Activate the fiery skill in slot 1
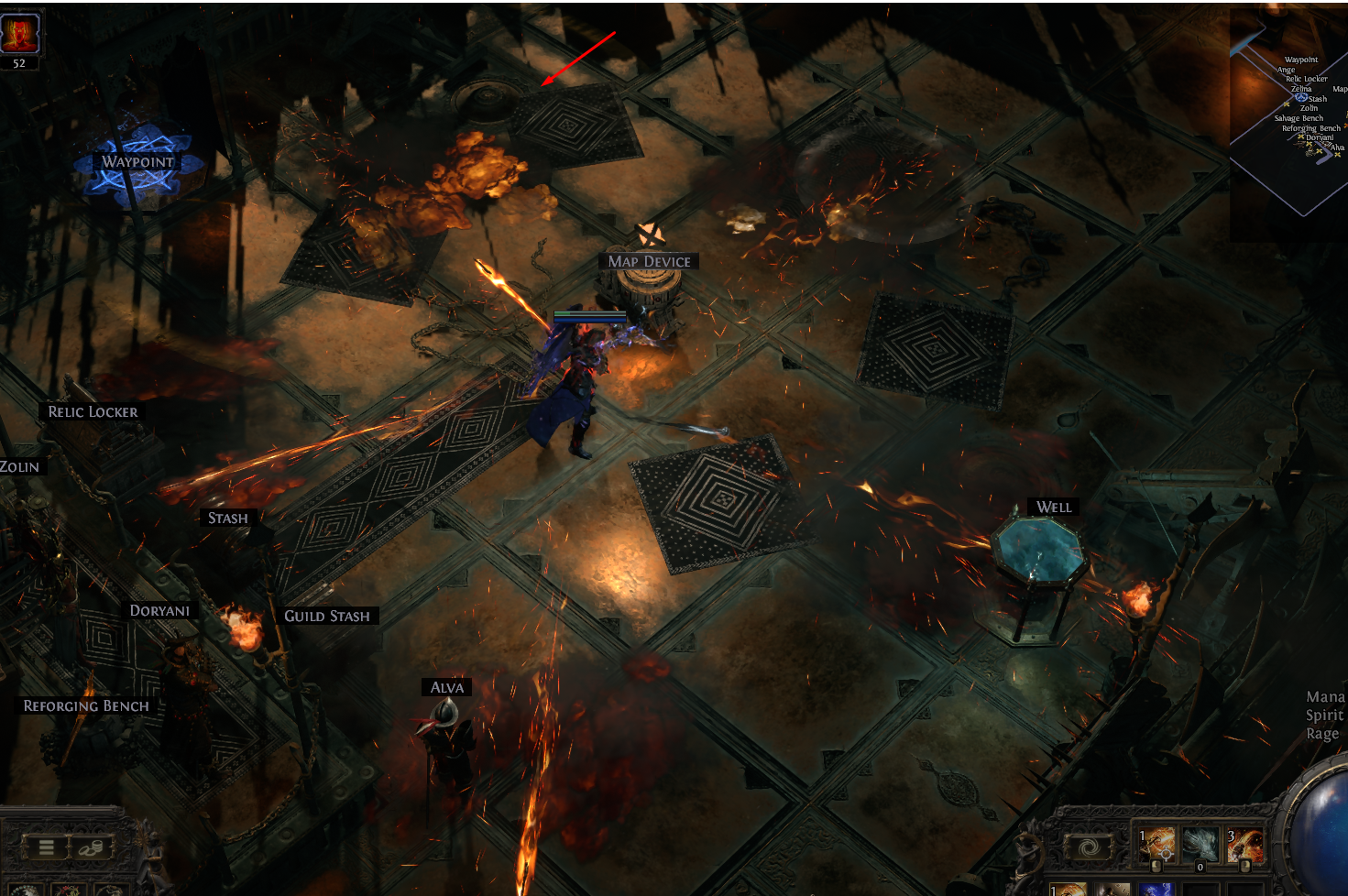The width and height of the screenshot is (1348, 896). pos(1156,845)
